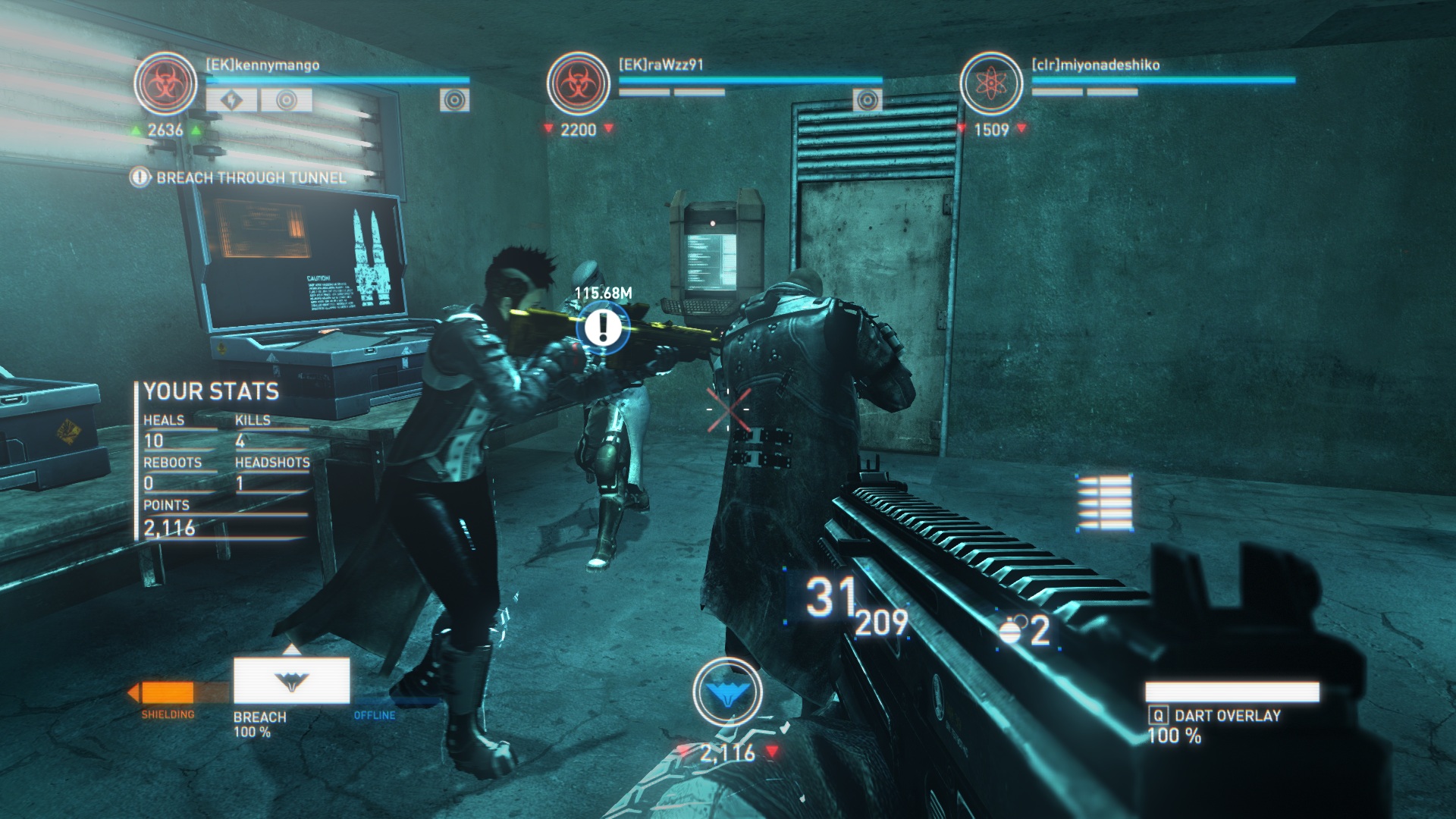Click the exclamation objective waypoint marker
Viewport: 1456px width, 819px height.
pyautogui.click(x=603, y=327)
